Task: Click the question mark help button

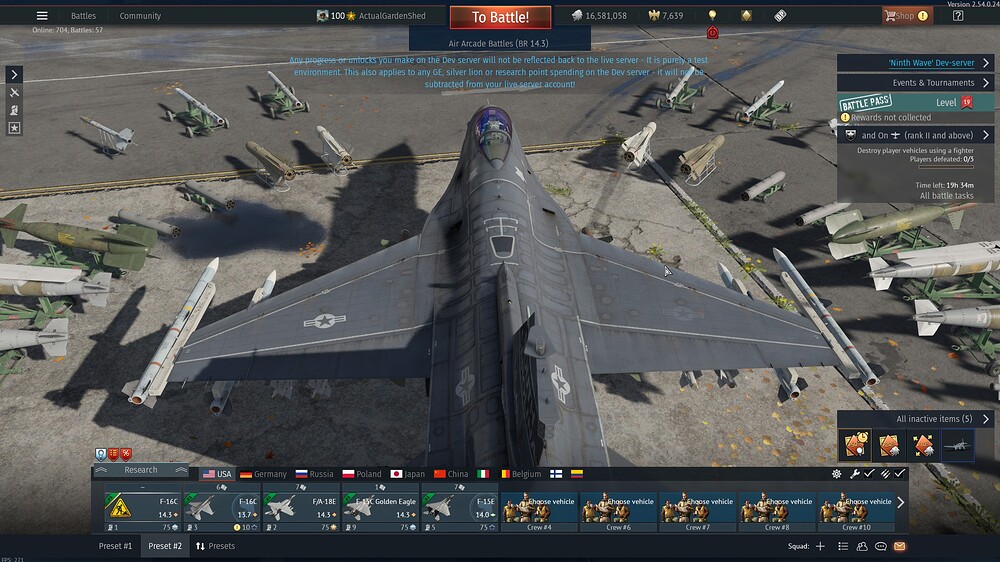Action: (958, 16)
